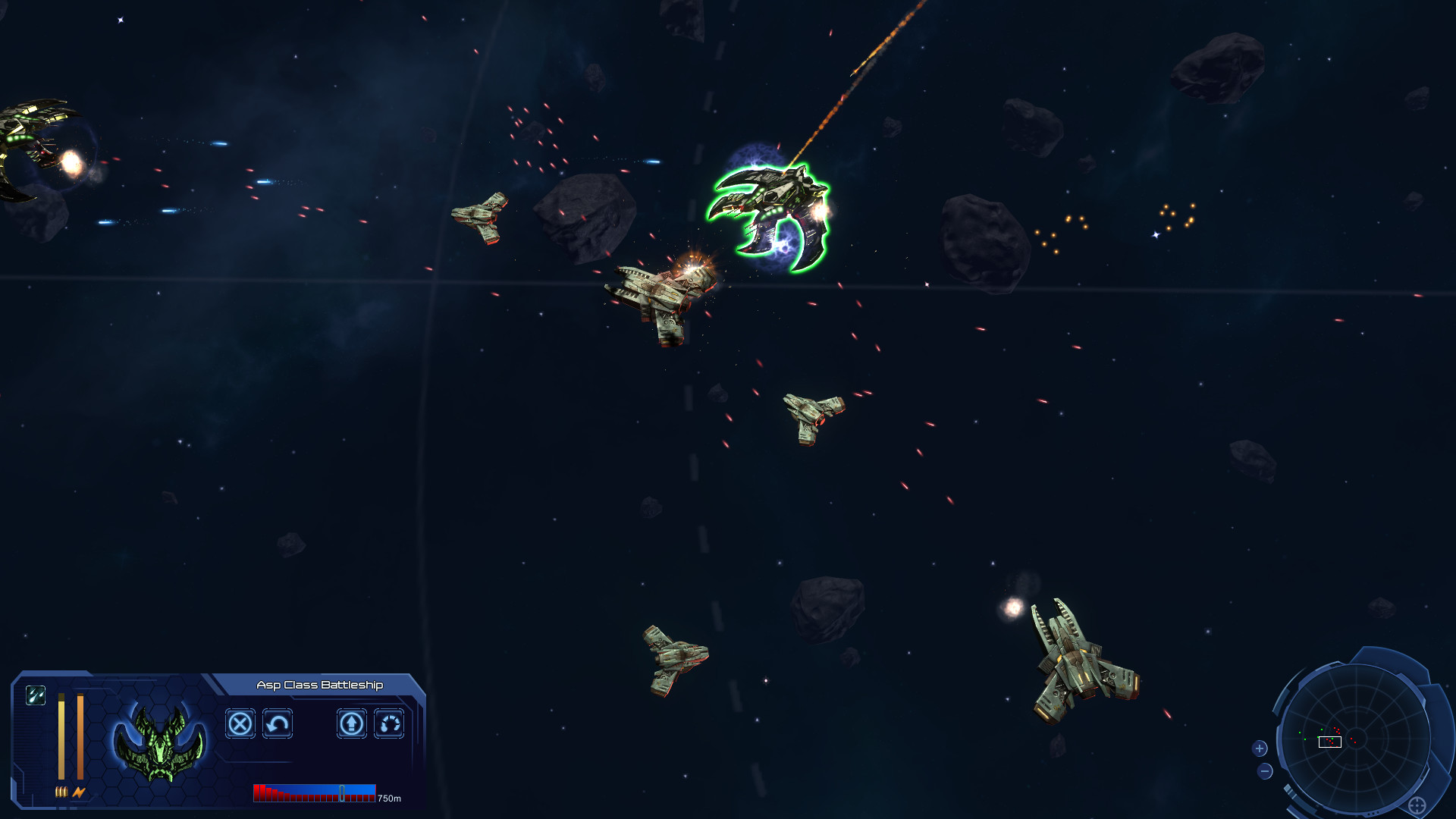
Task: Click the cancel order X icon
Action: click(240, 723)
